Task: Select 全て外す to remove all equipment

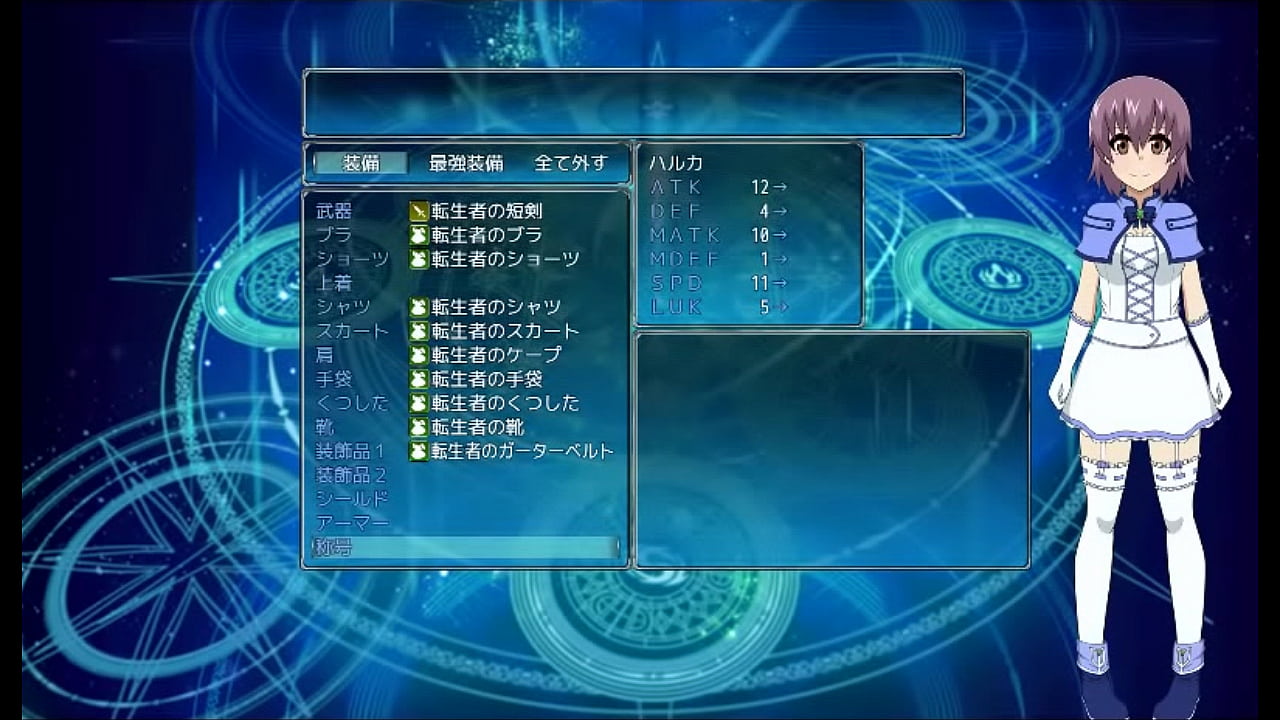Action: (570, 163)
